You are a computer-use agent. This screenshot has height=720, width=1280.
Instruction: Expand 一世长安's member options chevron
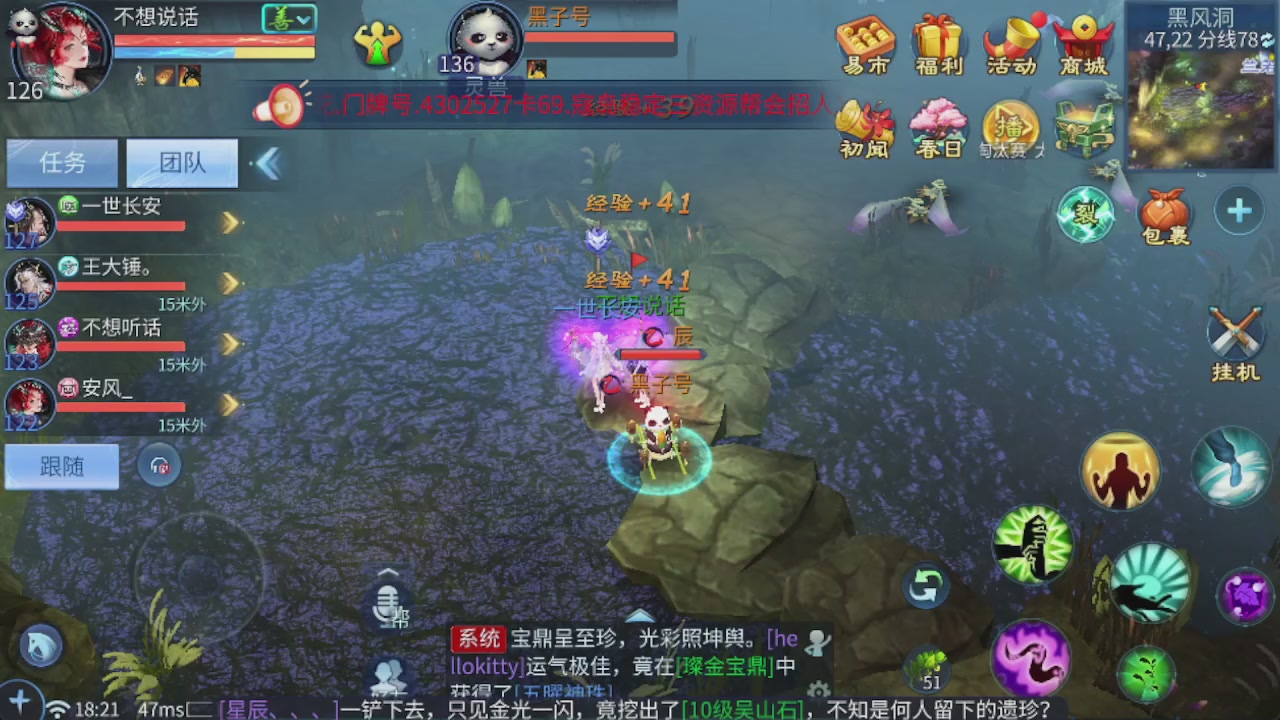pos(231,222)
